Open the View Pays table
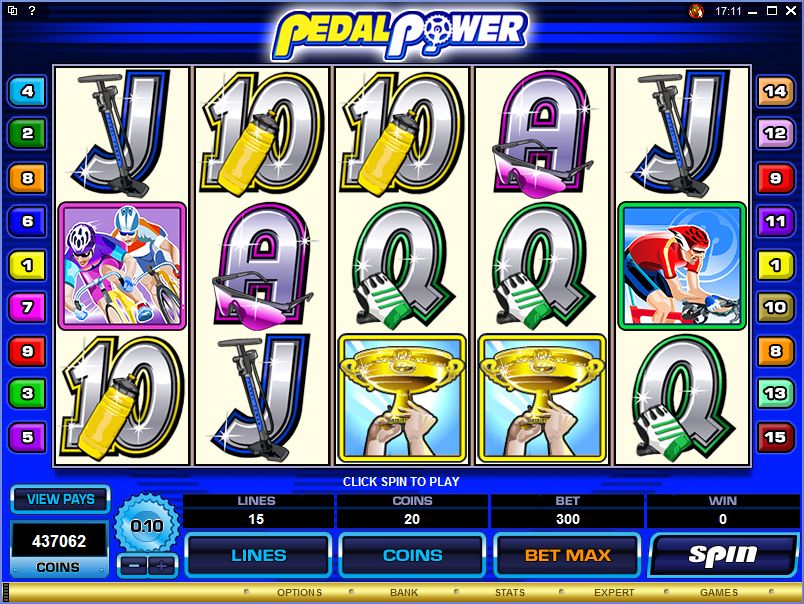The image size is (804, 604). (x=60, y=499)
